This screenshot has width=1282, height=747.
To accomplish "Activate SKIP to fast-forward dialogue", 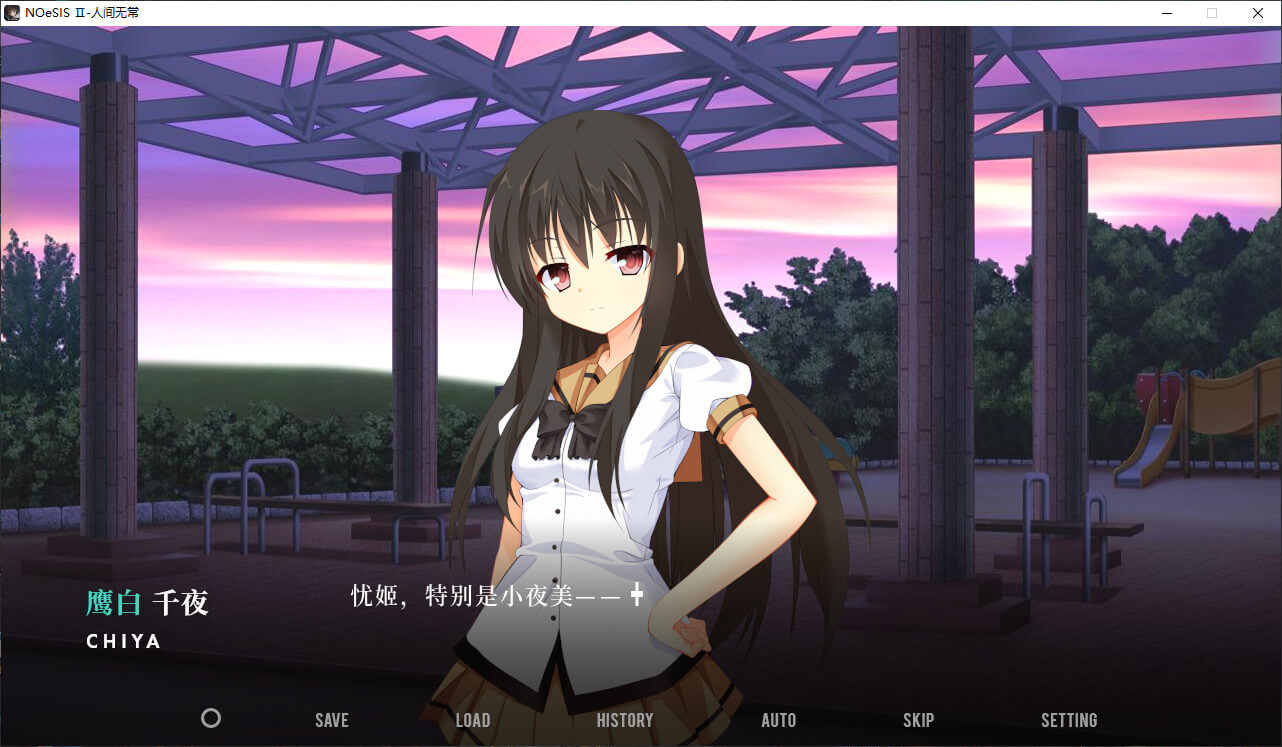I will [918, 720].
